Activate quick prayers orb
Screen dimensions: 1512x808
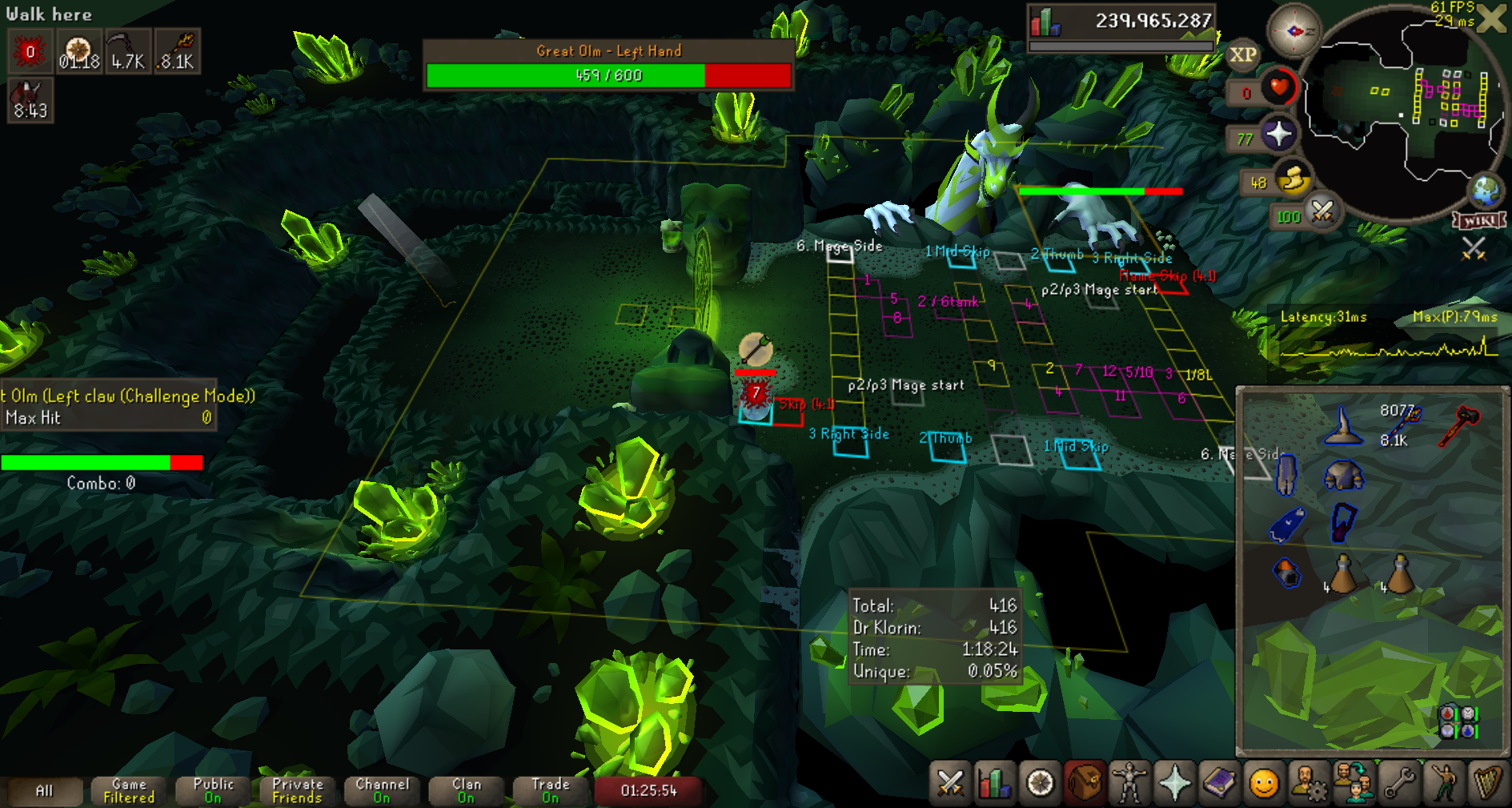coord(1279,134)
